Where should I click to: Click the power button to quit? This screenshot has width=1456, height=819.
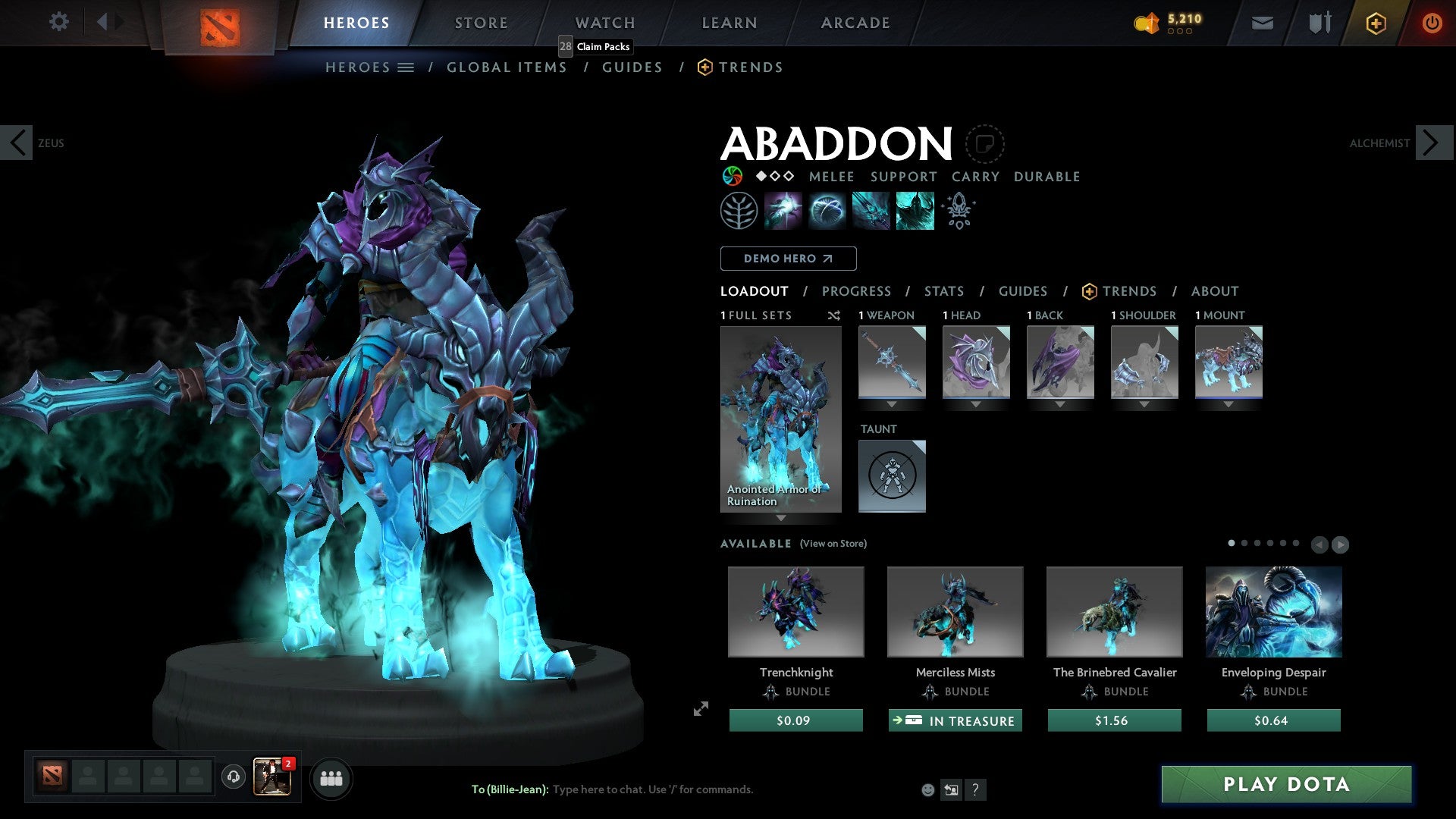(x=1432, y=23)
